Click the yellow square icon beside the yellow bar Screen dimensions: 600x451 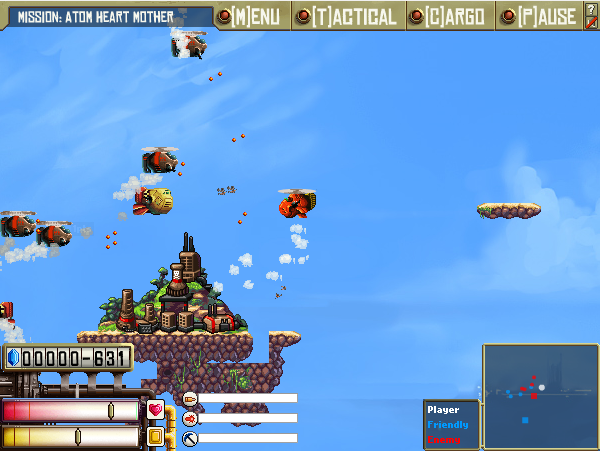155,436
